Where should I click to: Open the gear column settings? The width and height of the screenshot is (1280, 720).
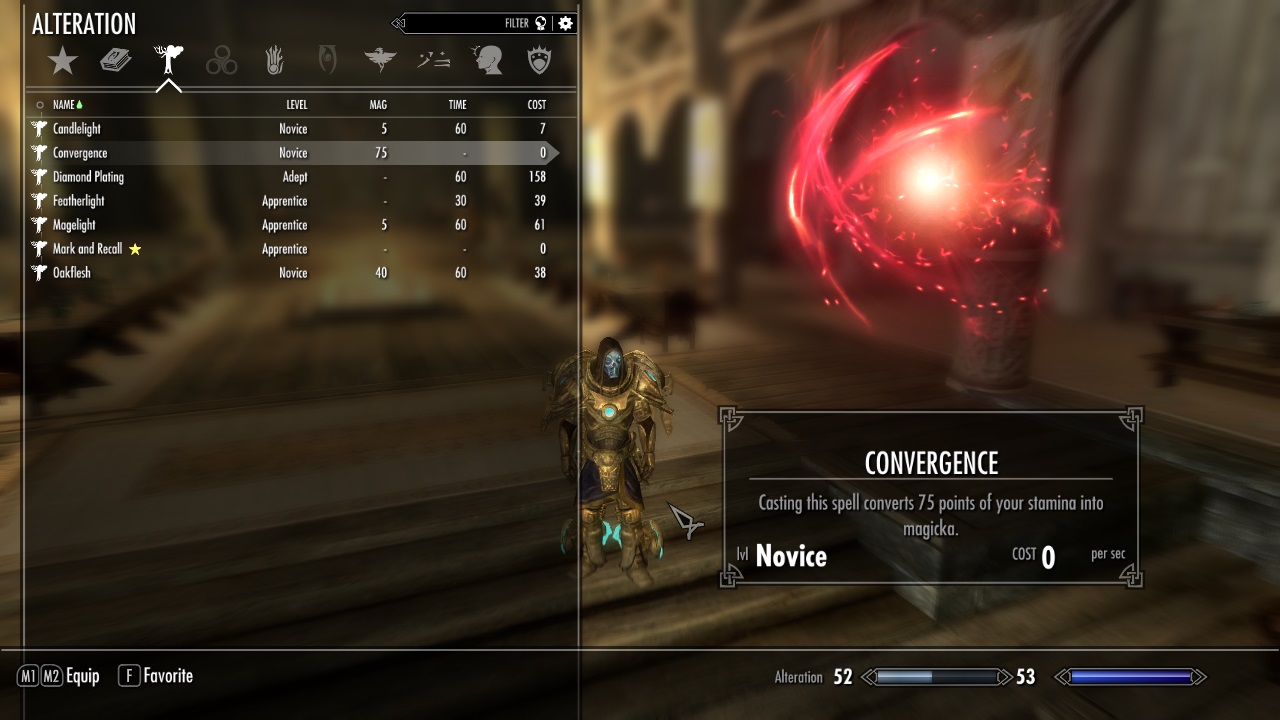click(566, 23)
